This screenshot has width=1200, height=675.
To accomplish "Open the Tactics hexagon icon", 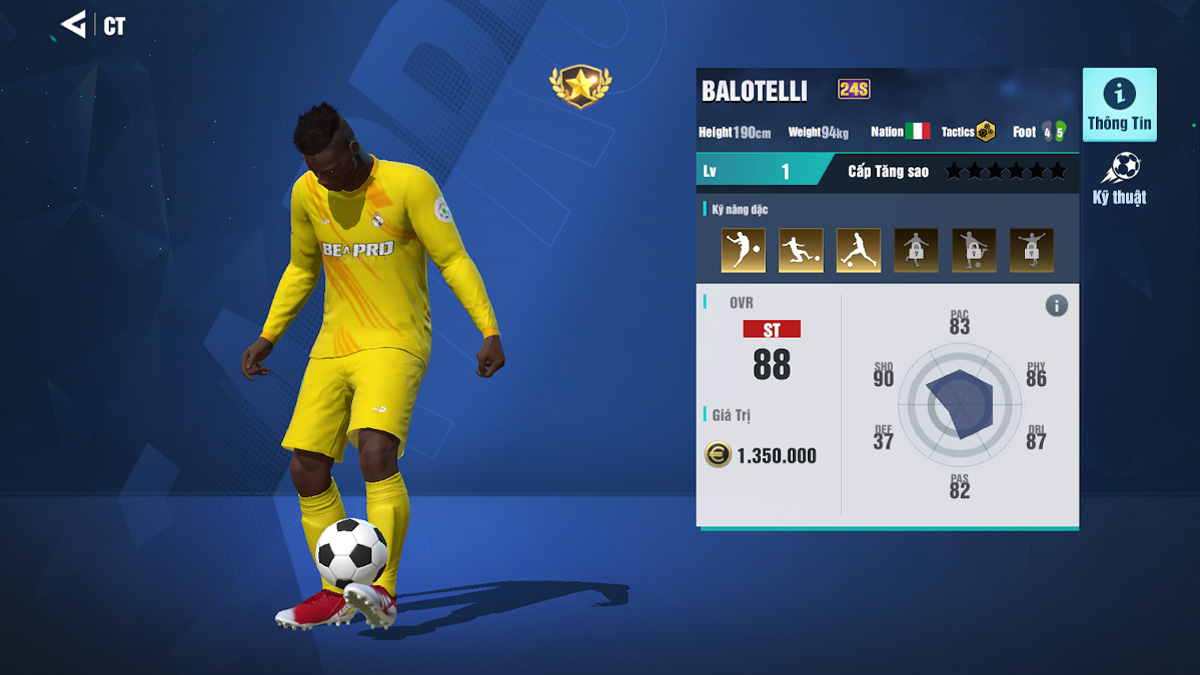I will tap(986, 131).
